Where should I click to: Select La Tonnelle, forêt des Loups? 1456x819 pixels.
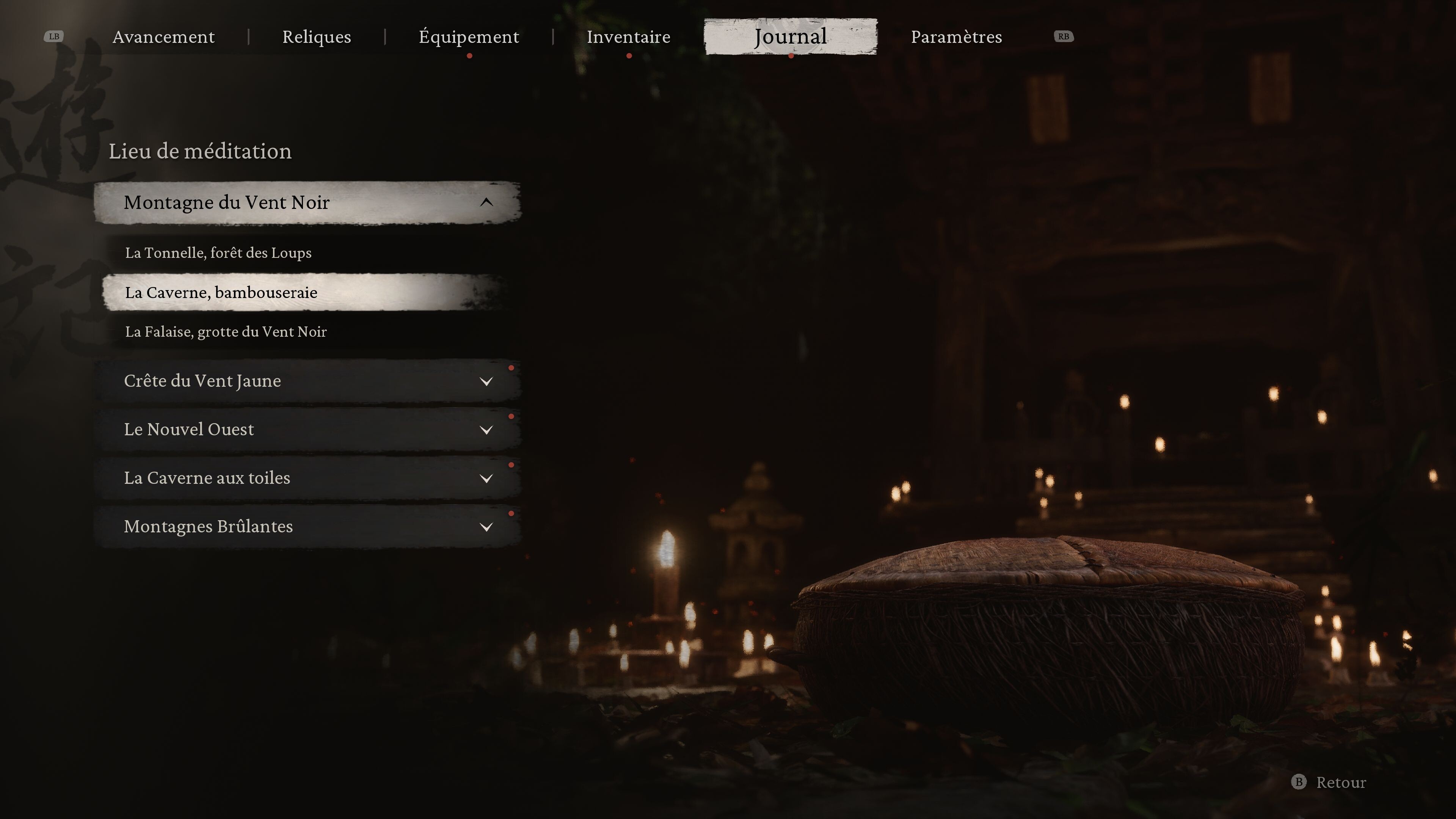click(x=218, y=253)
